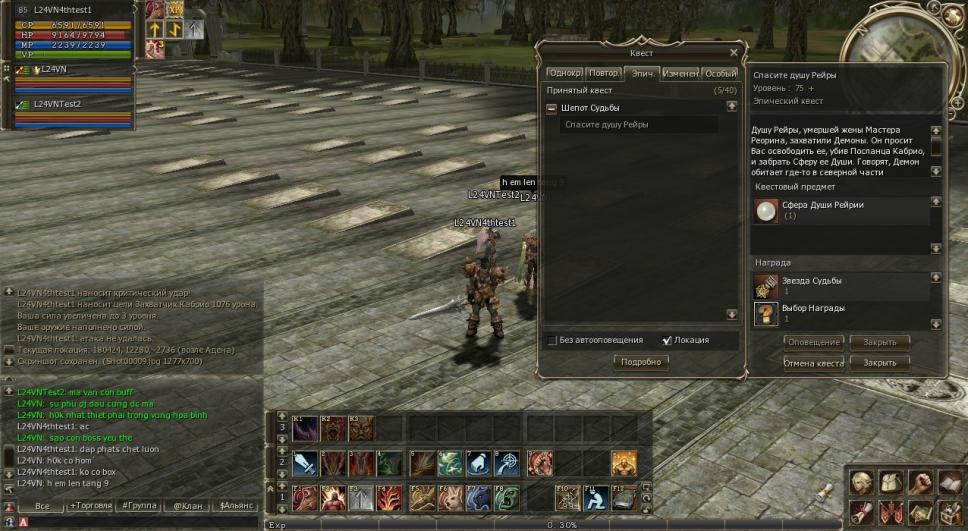Abandon quest with Отмена квеста button
968x531 pixels.
(813, 362)
